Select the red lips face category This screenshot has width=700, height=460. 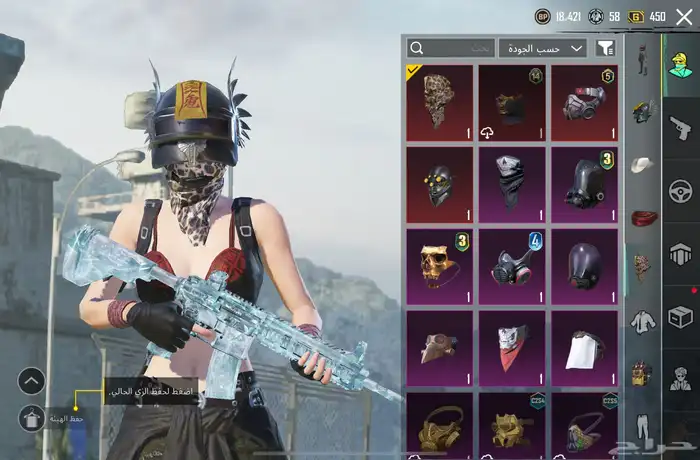tap(642, 217)
